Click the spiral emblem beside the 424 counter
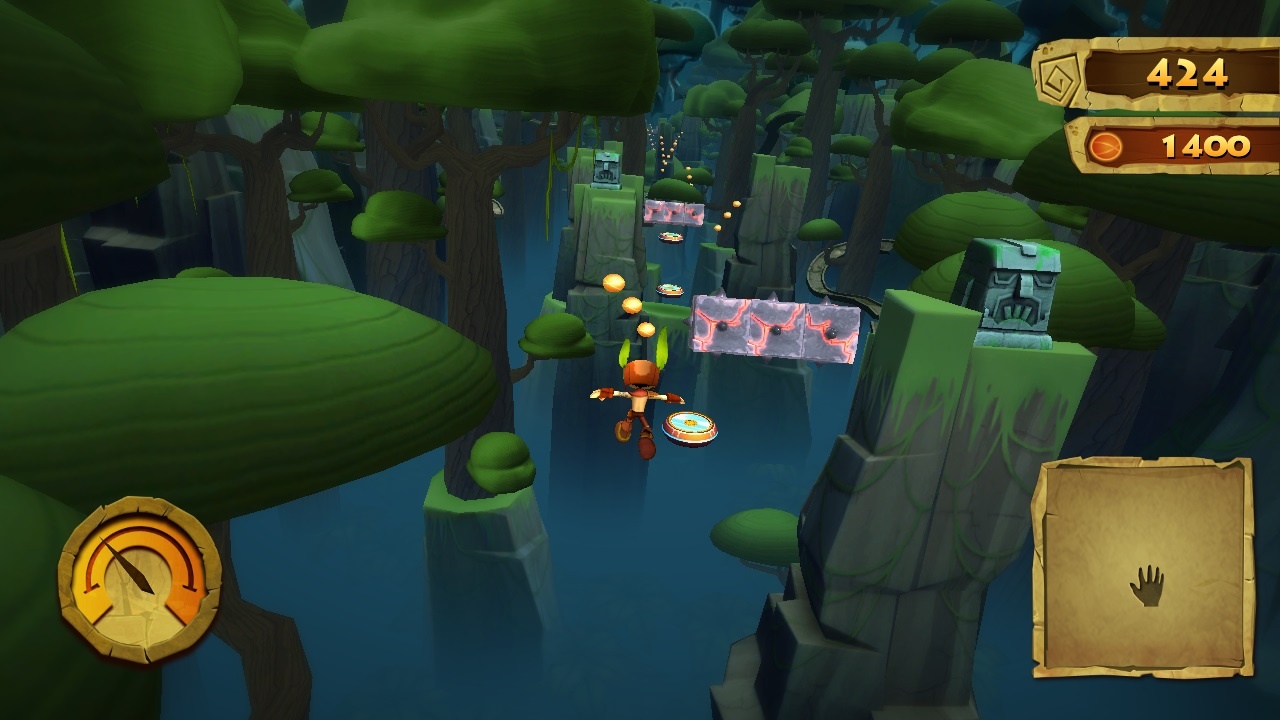The image size is (1280, 720). coord(1058,74)
